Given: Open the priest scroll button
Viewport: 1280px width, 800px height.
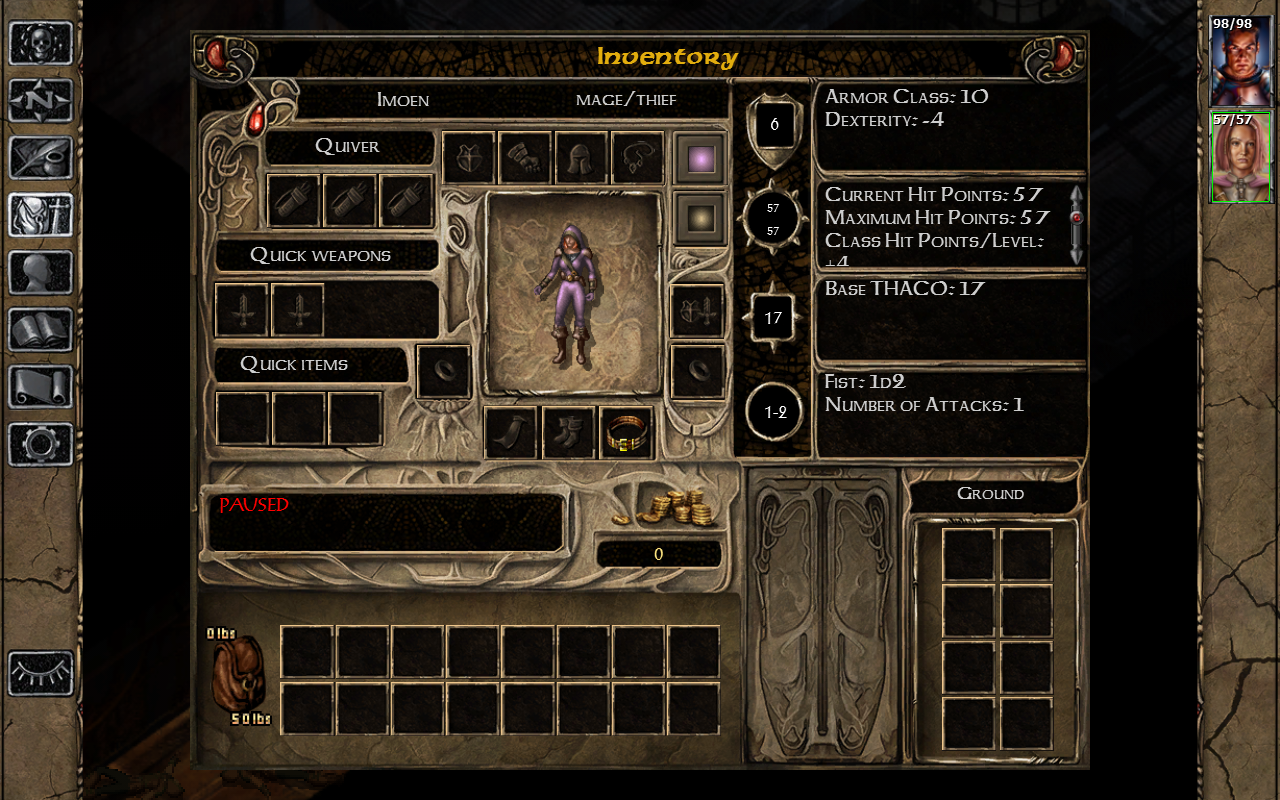Looking at the screenshot, I should pyautogui.click(x=41, y=386).
